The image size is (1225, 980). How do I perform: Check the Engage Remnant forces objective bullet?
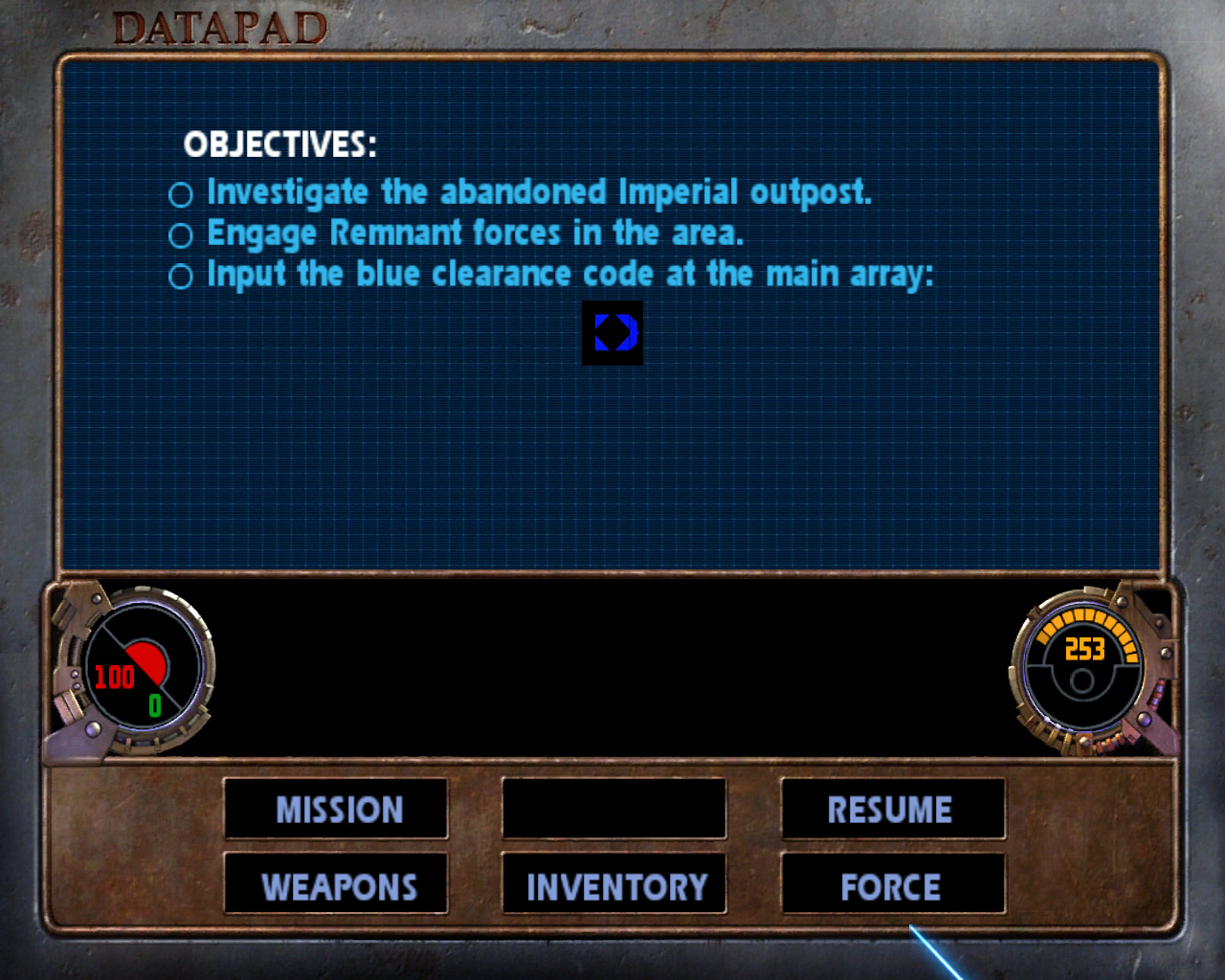click(x=181, y=234)
